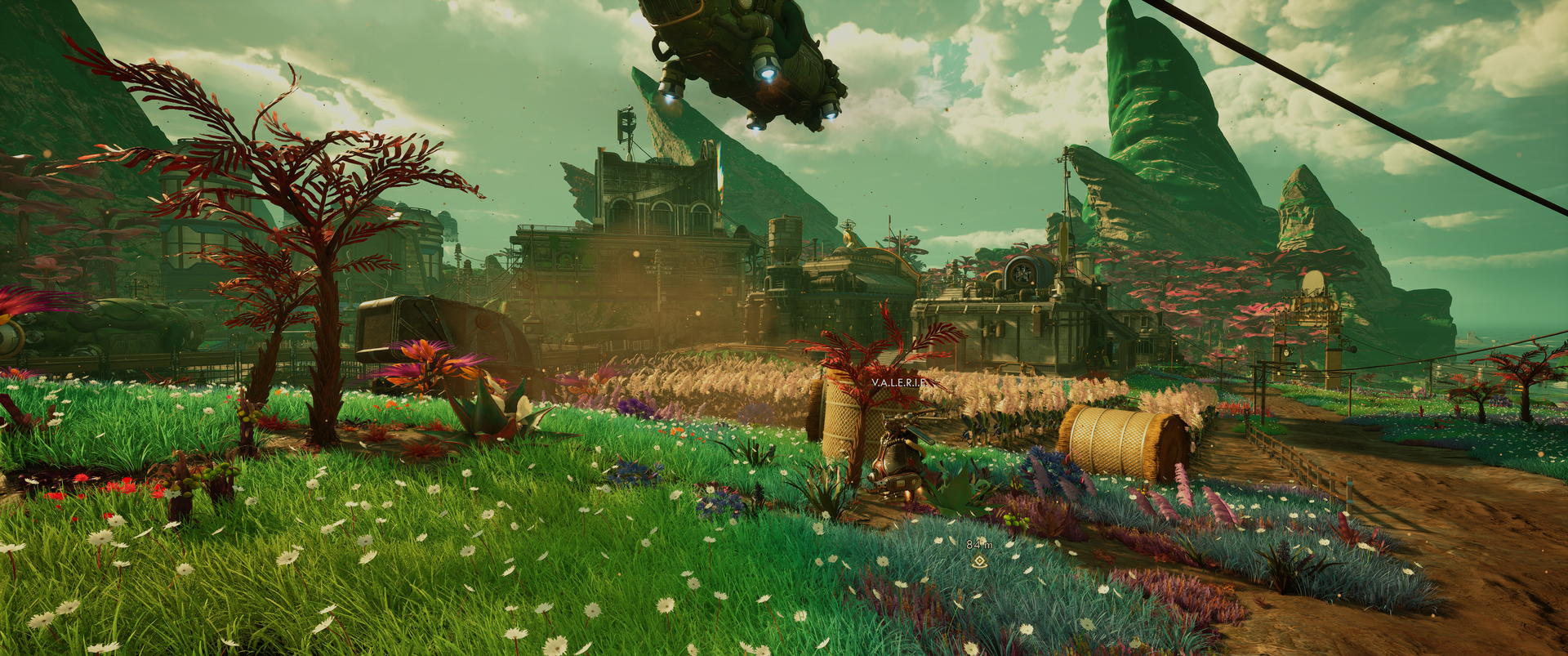Select the quest waypoint marker showing 84 m
1568x656 pixels.
[978, 560]
